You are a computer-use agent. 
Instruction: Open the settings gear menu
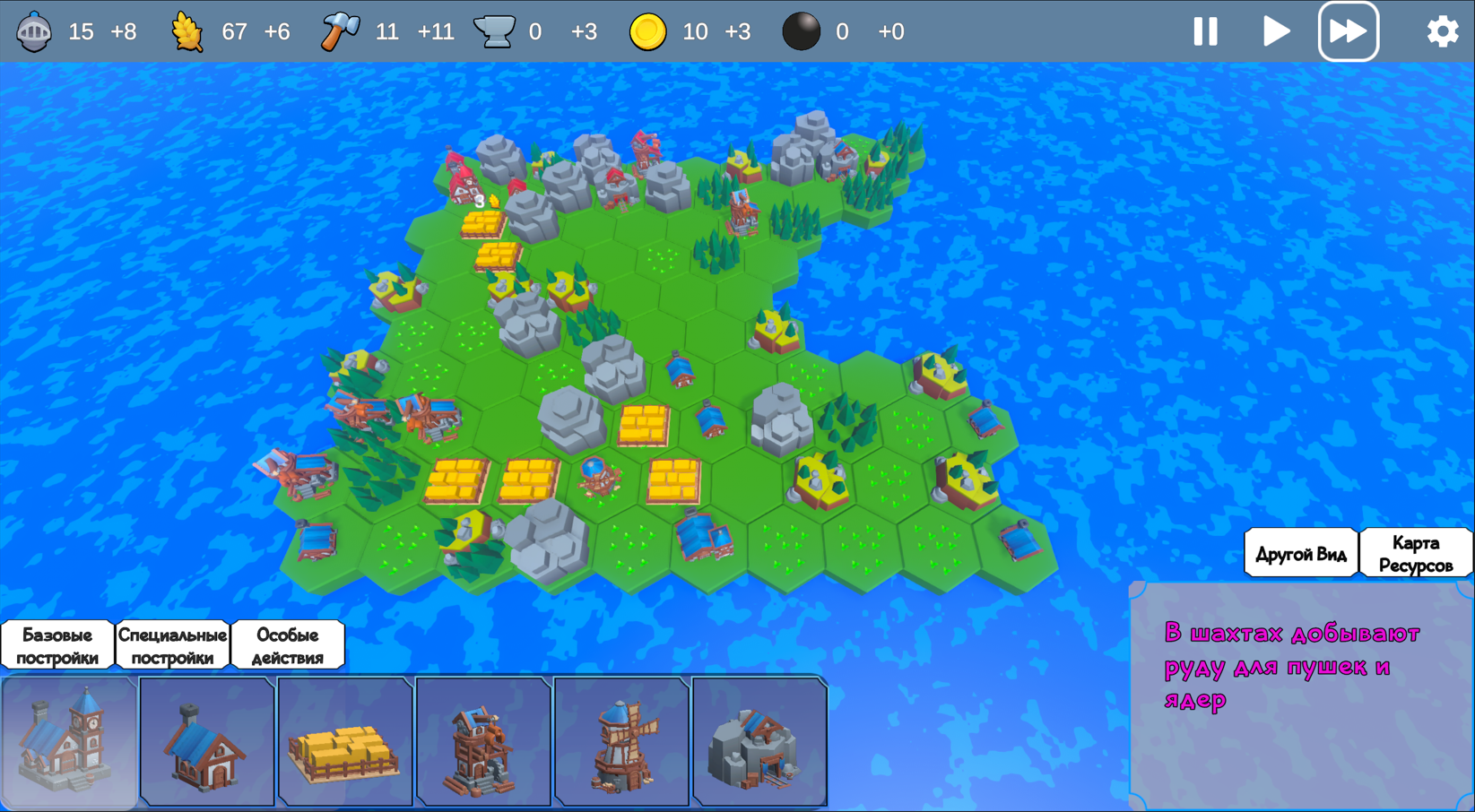(x=1442, y=30)
